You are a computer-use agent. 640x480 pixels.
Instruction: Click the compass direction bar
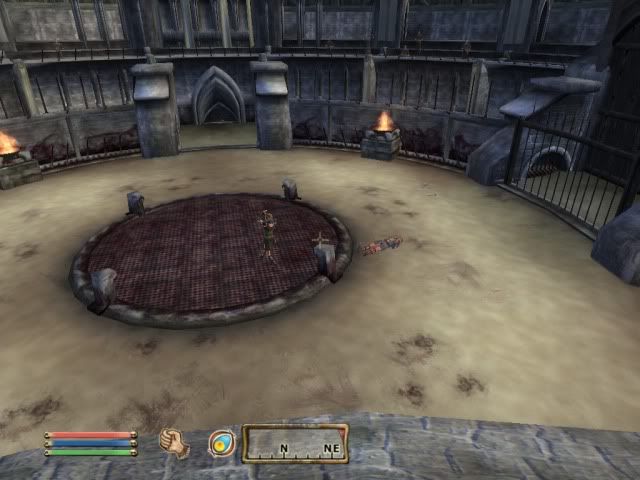(x=295, y=444)
